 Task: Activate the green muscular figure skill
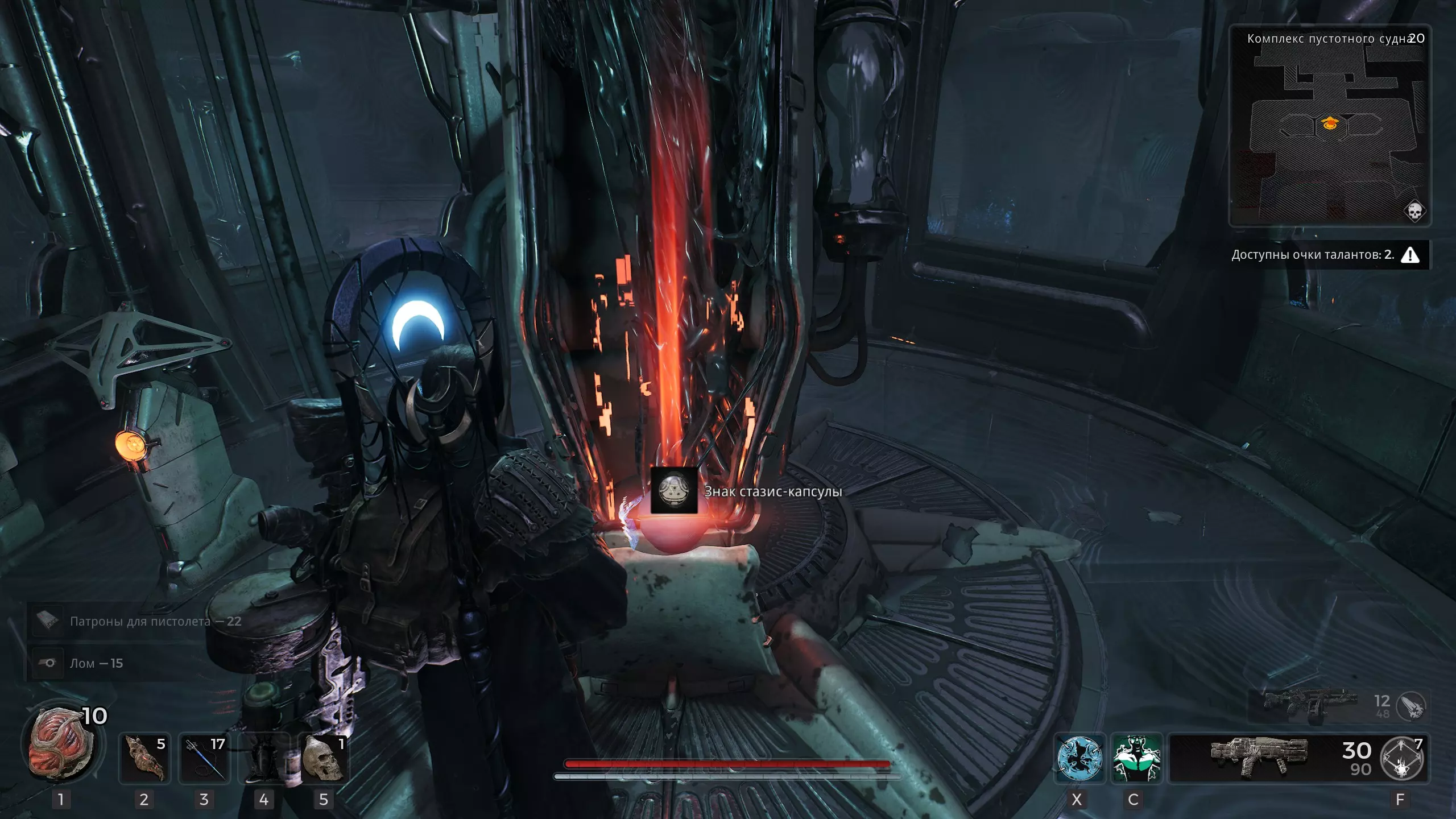pos(1136,758)
